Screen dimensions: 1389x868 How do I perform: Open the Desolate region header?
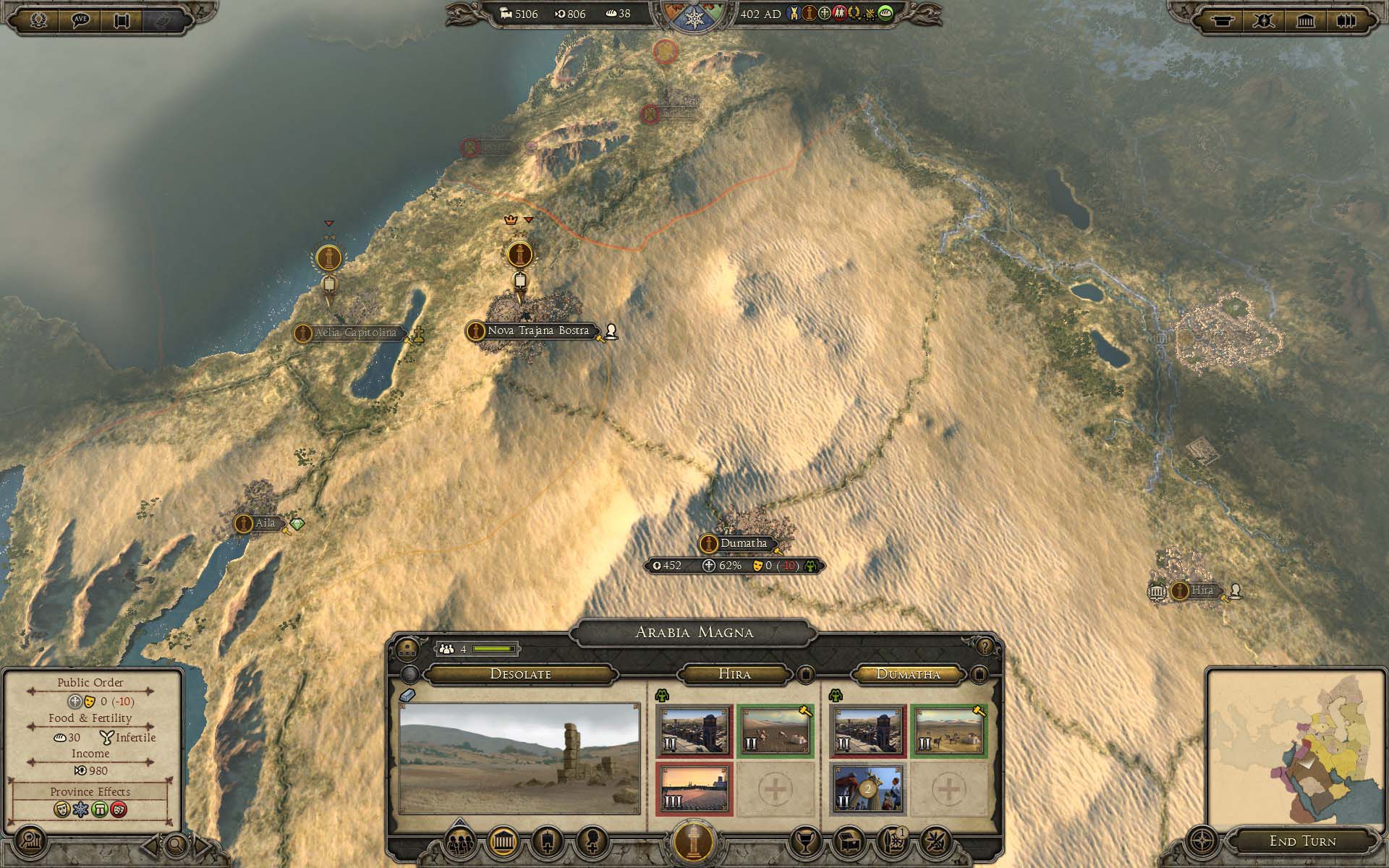(520, 674)
